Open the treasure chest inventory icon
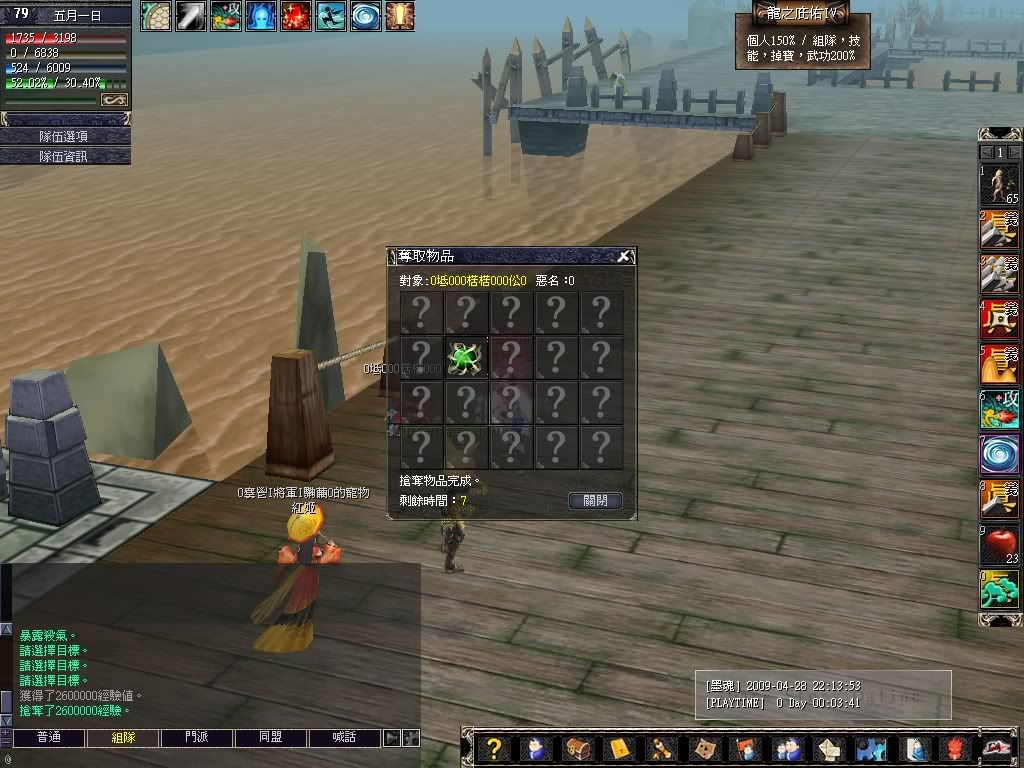1024x768 pixels. [578, 748]
